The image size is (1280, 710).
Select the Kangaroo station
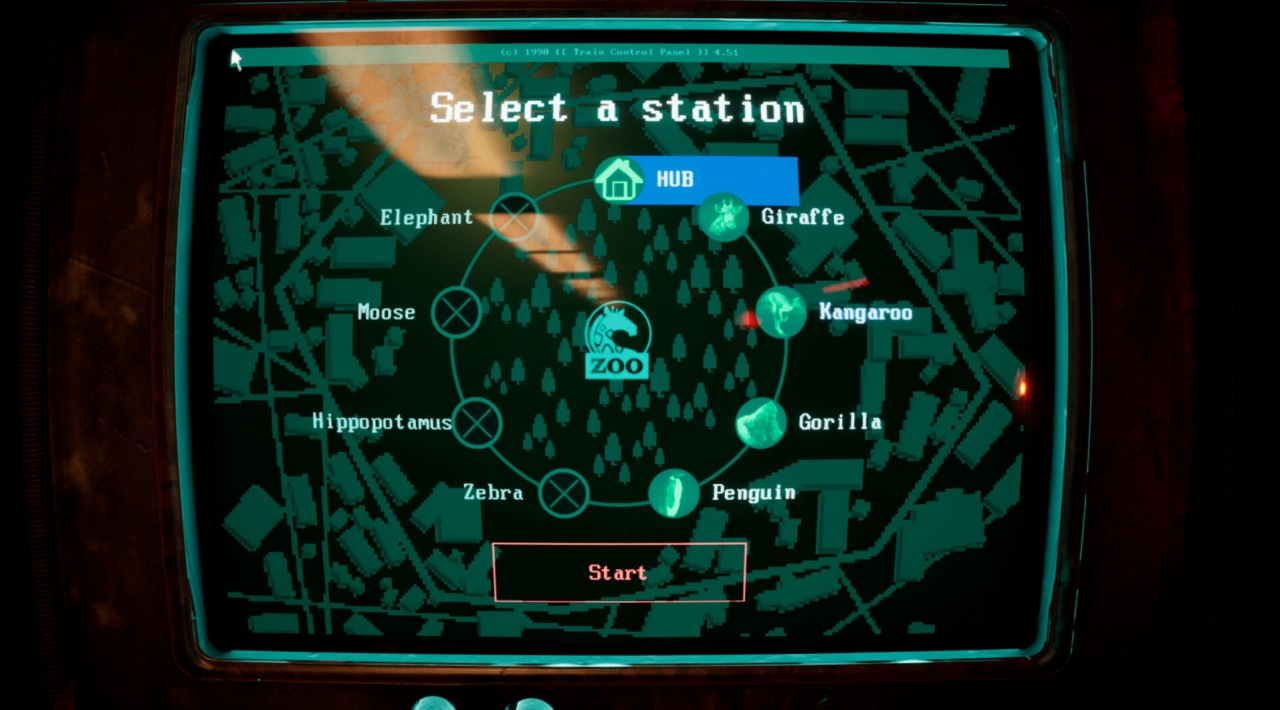point(781,313)
